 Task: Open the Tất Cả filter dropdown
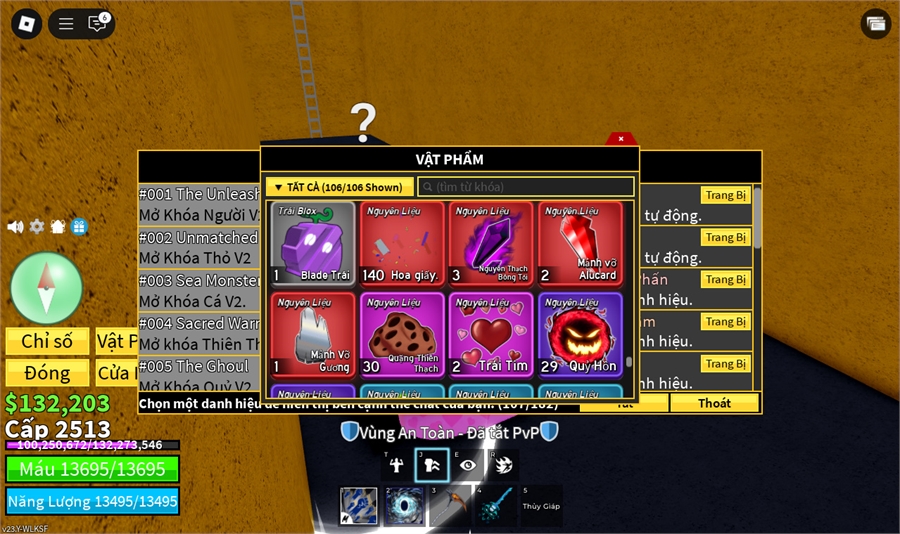(339, 187)
